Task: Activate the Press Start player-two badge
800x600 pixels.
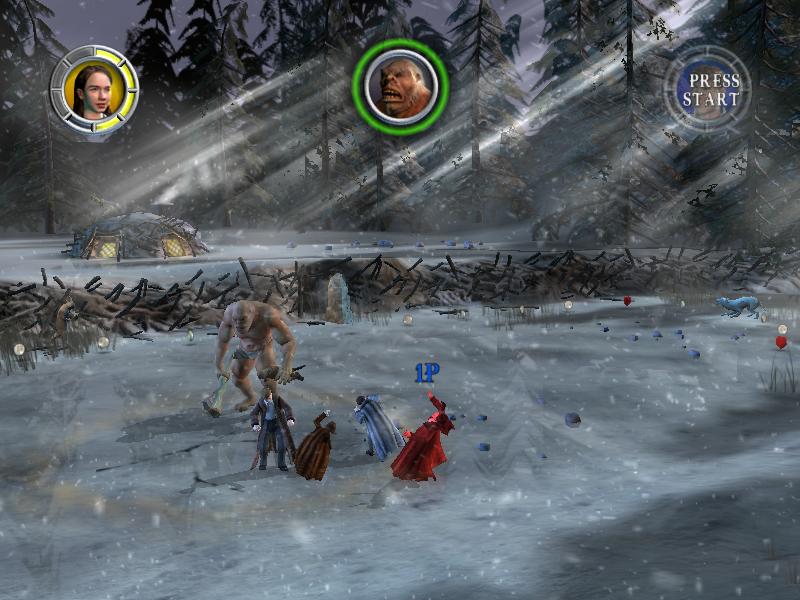Action: point(709,89)
